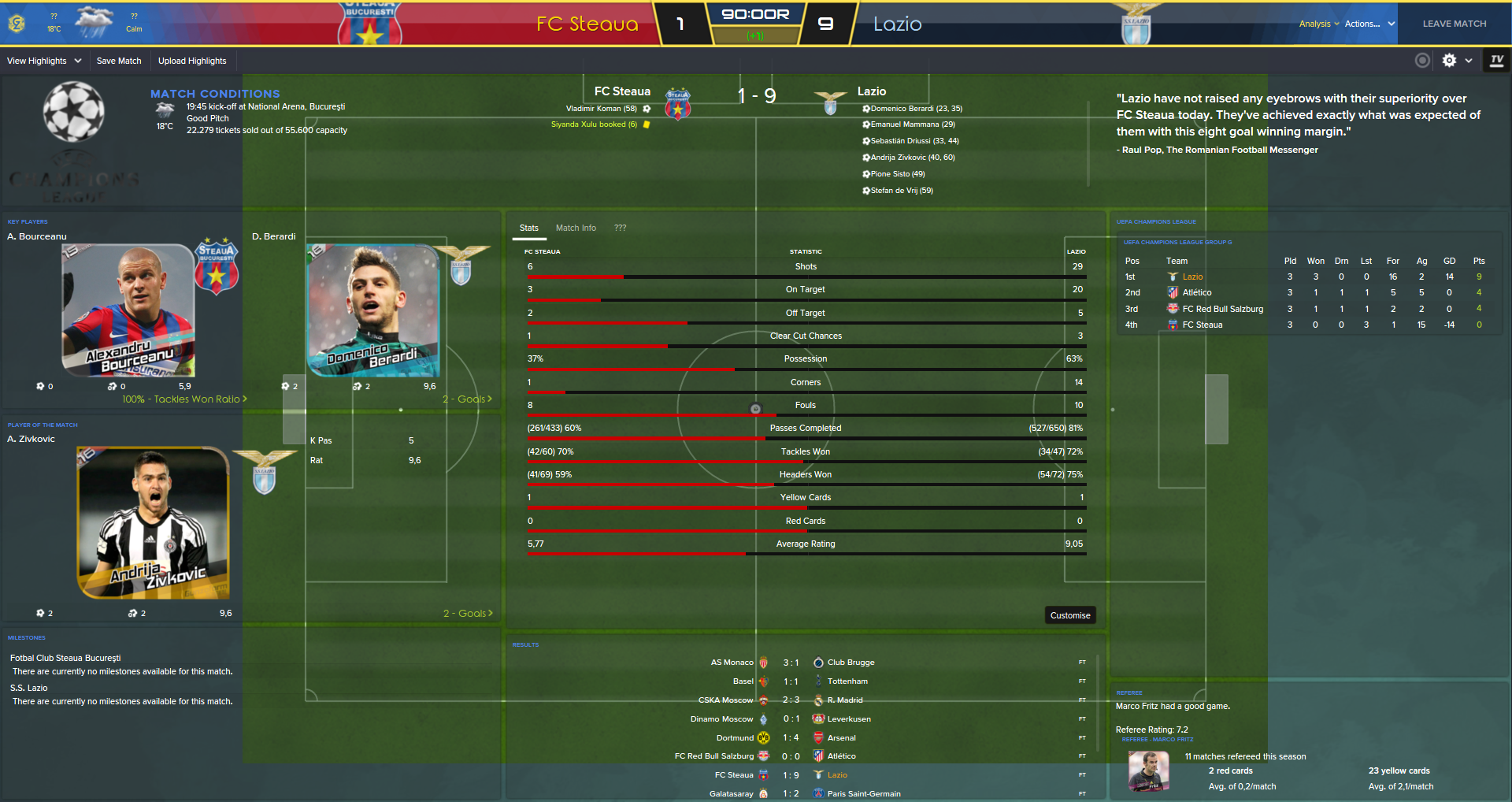Switch to the Match Info tab
The image size is (1512, 802).
coord(576,228)
